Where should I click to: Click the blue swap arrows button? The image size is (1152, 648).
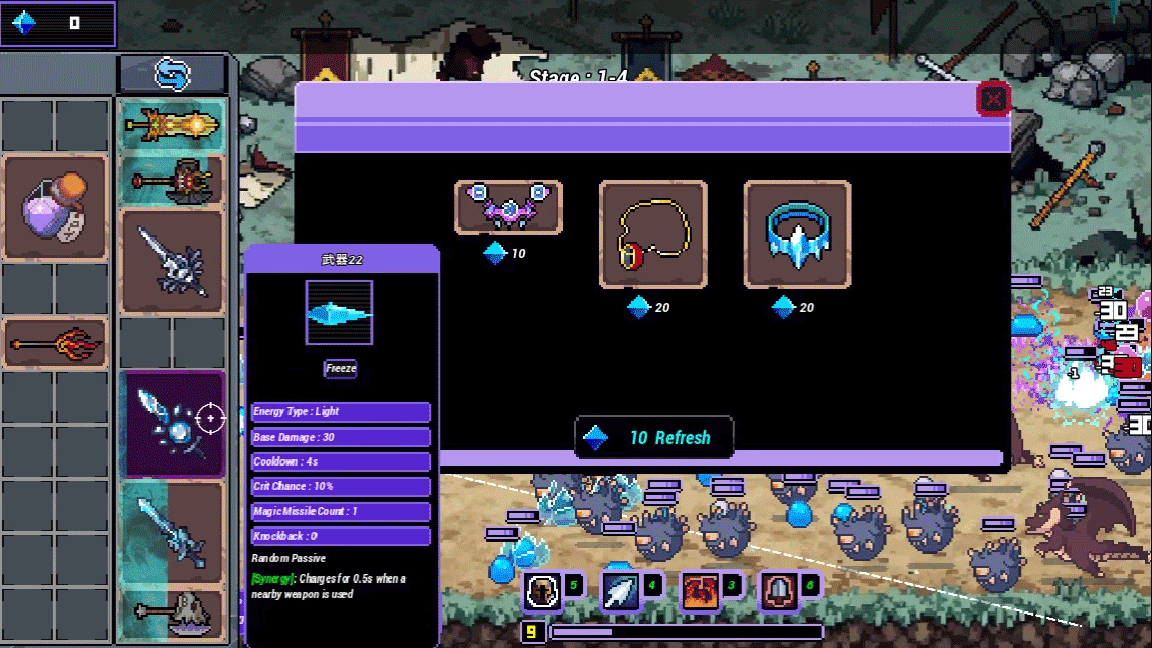pos(172,74)
